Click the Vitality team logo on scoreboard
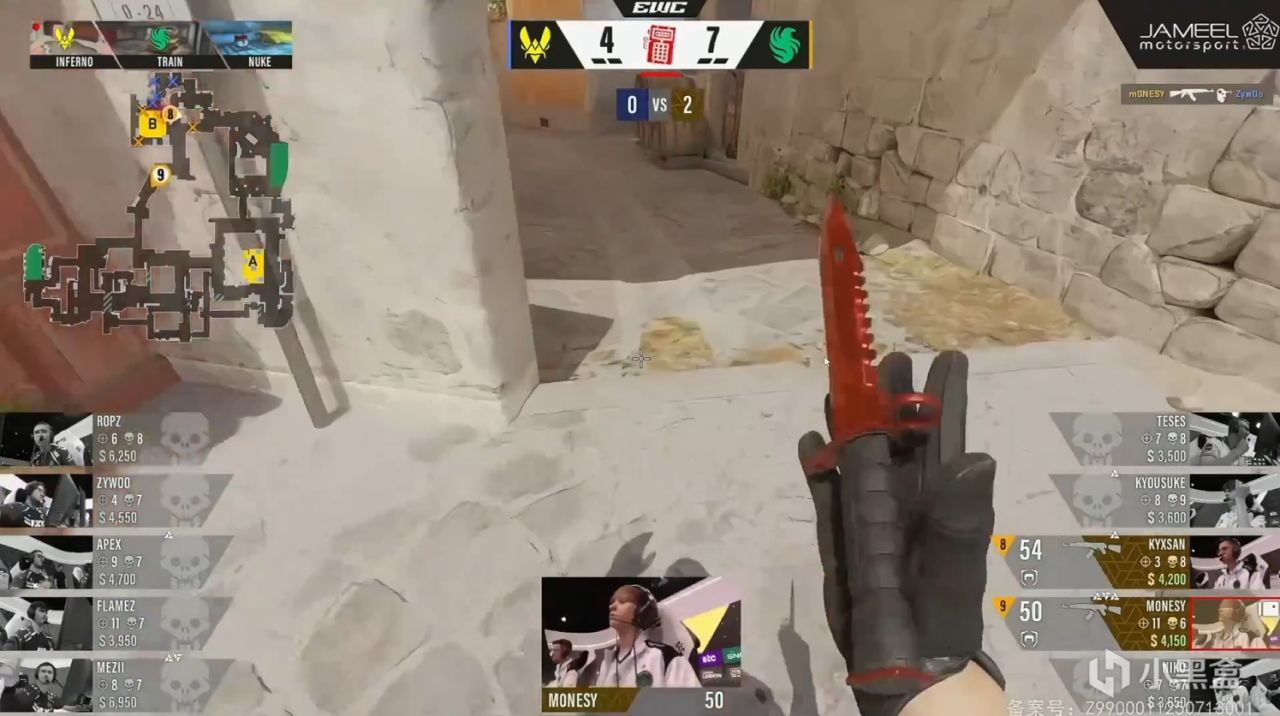Screen dimensions: 1280x716 pos(535,45)
